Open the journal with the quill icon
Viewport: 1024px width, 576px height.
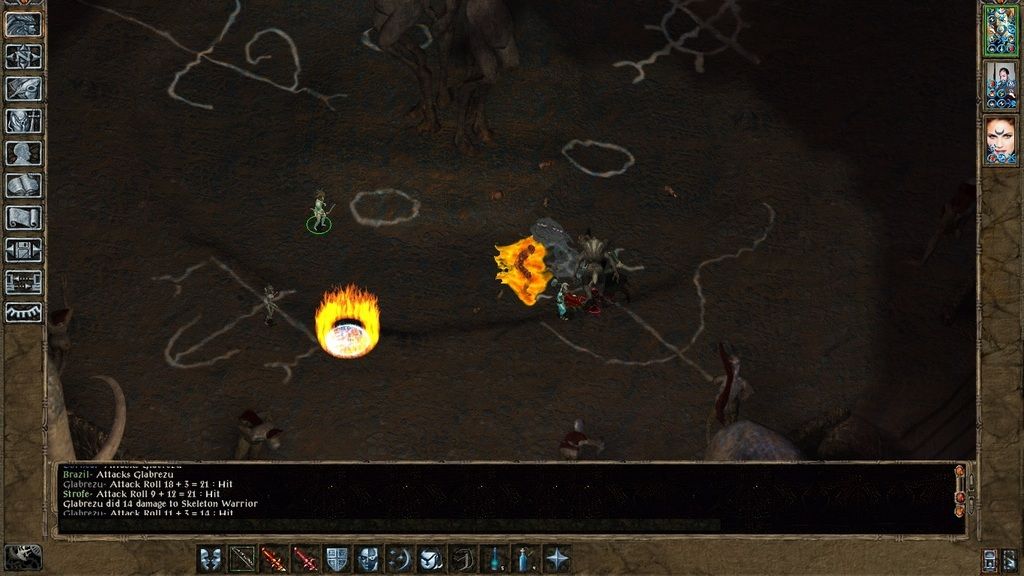pos(23,88)
